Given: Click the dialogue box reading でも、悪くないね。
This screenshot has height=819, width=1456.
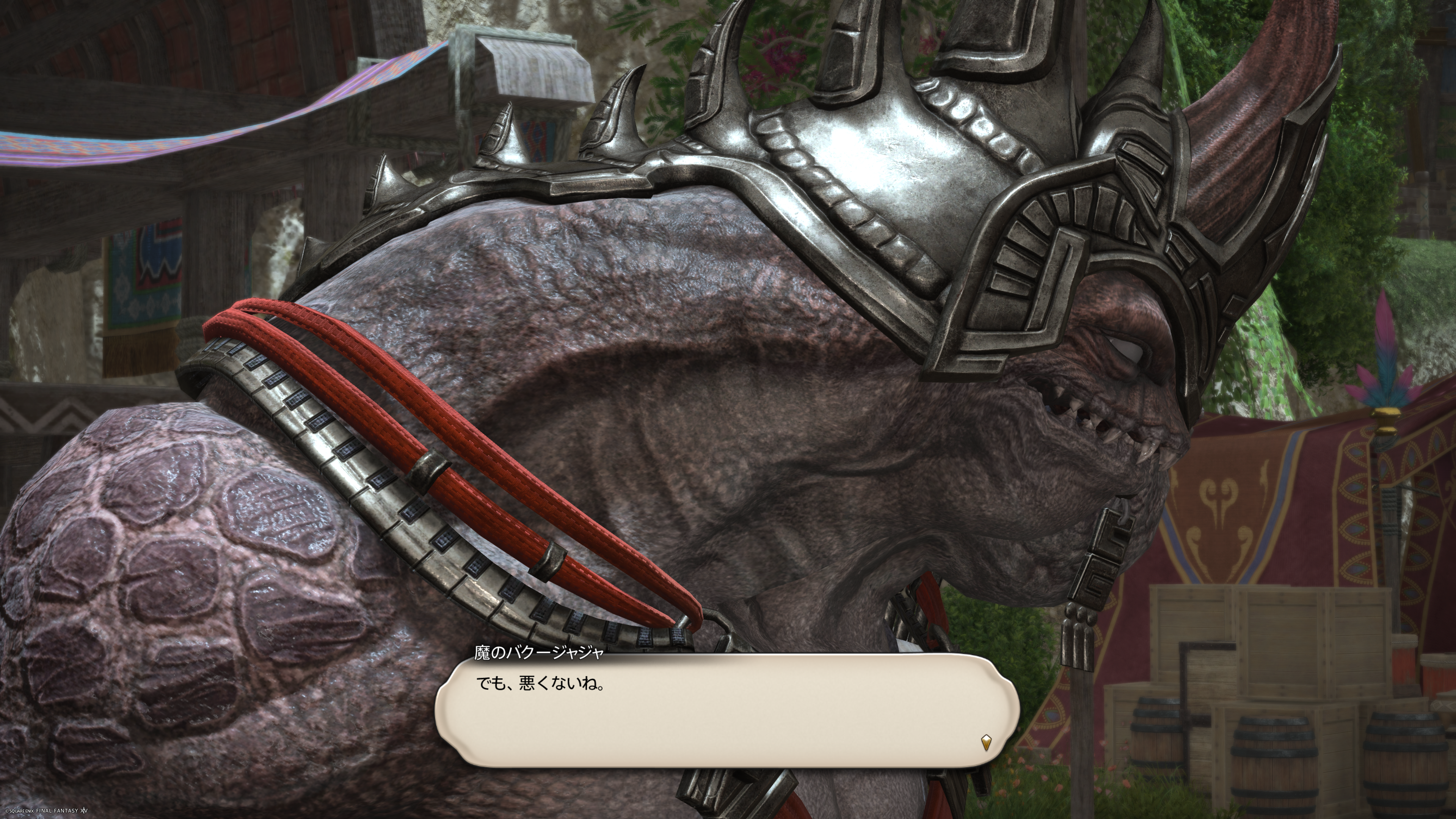Looking at the screenshot, I should (x=727, y=711).
